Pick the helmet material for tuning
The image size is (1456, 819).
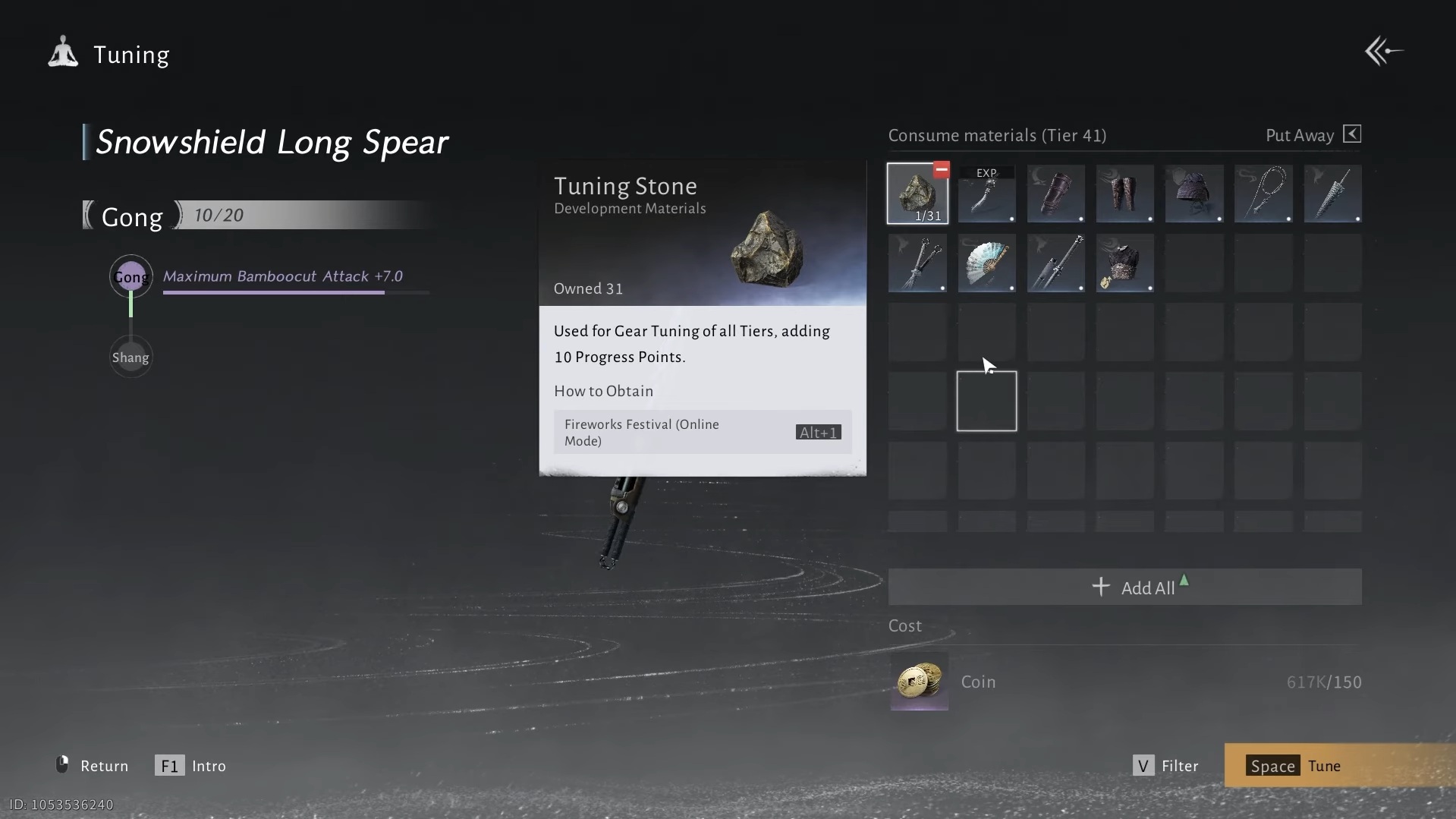coord(1194,194)
